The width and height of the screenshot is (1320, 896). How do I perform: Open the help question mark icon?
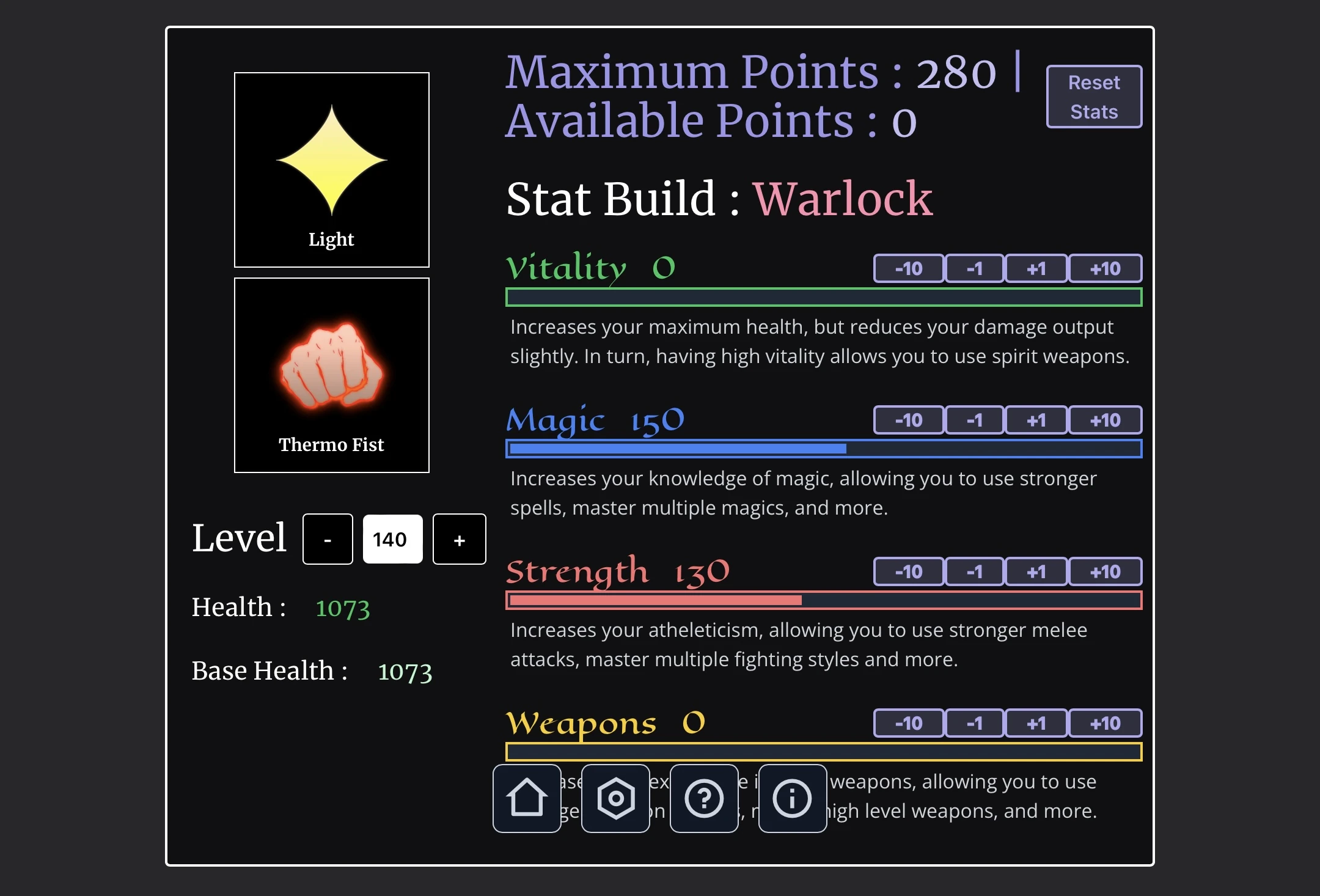[x=704, y=798]
